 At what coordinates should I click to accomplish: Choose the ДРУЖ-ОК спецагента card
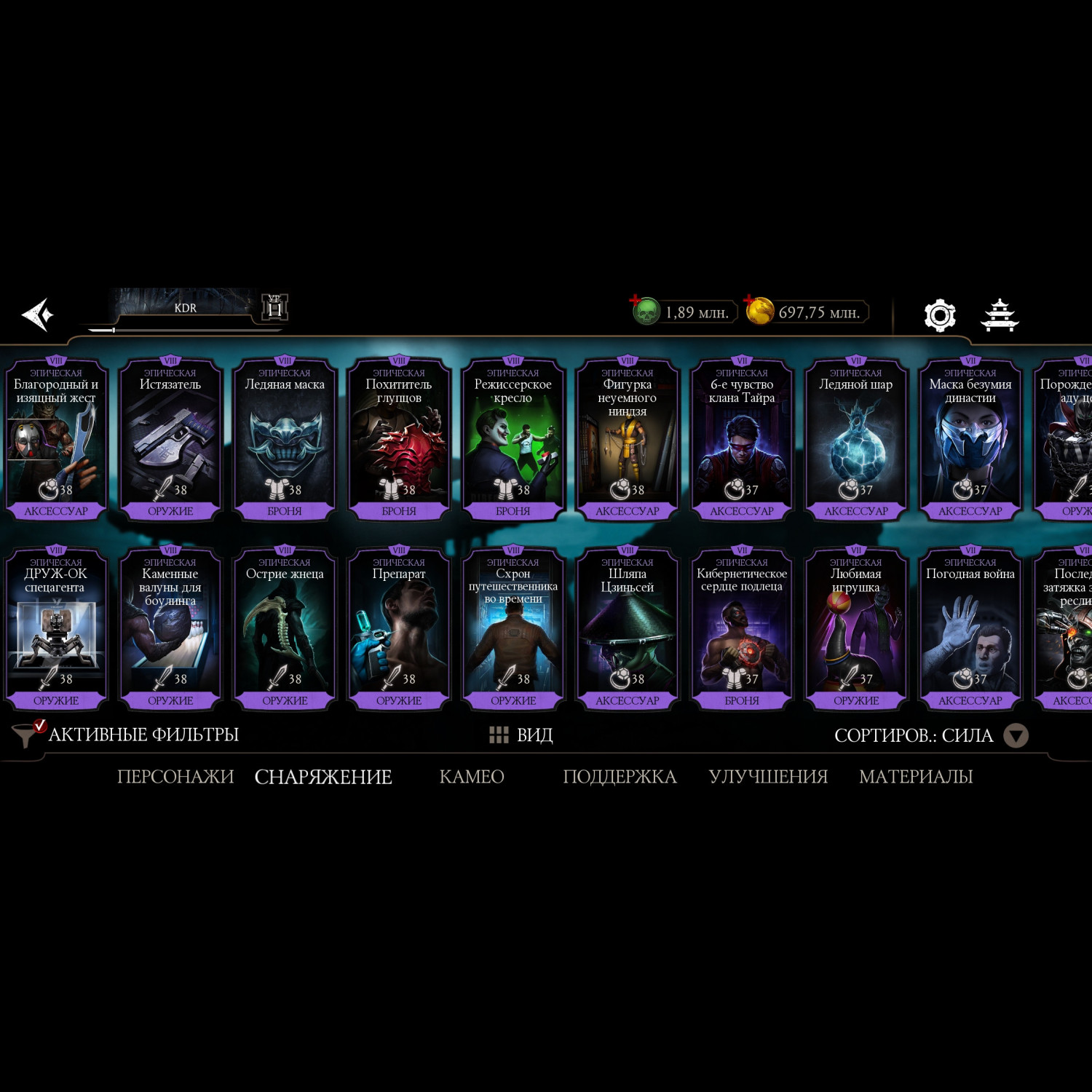point(56,628)
